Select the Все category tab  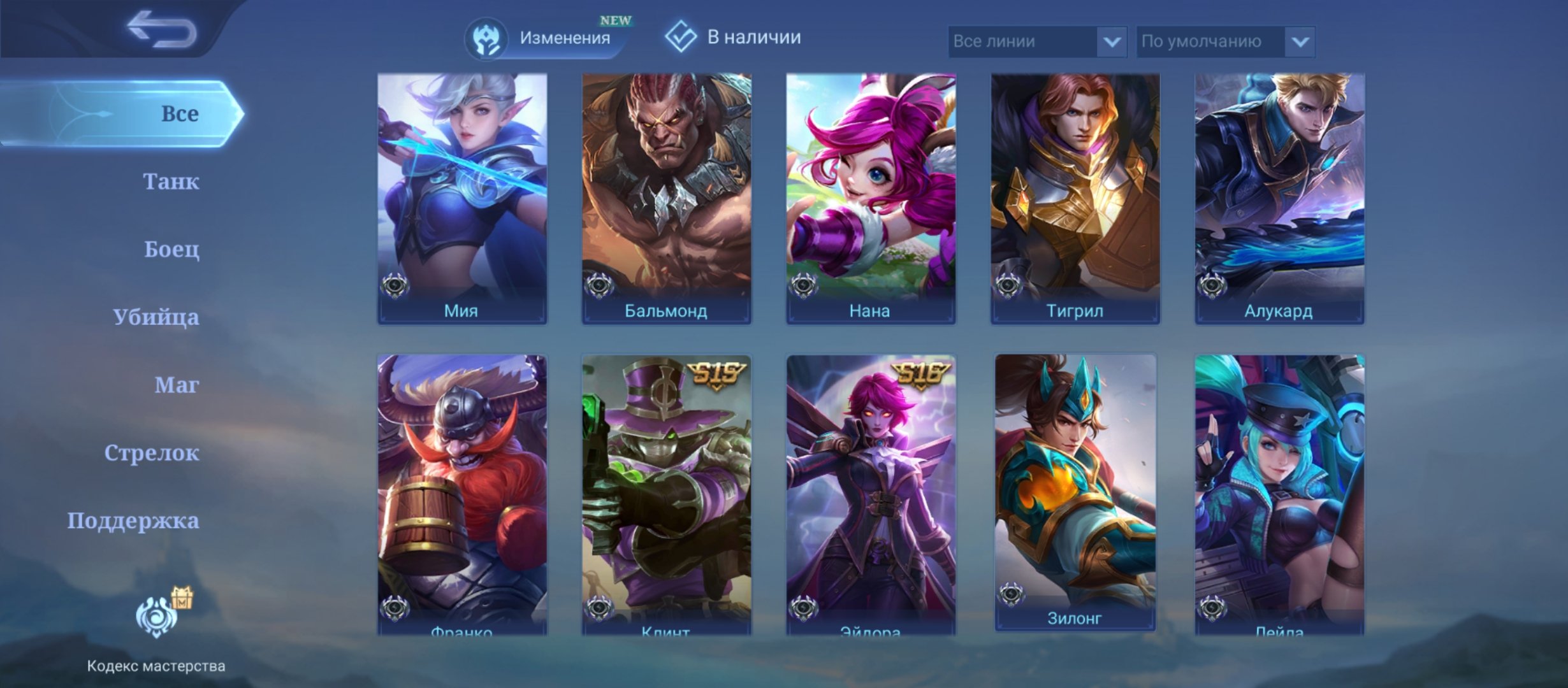(127, 113)
